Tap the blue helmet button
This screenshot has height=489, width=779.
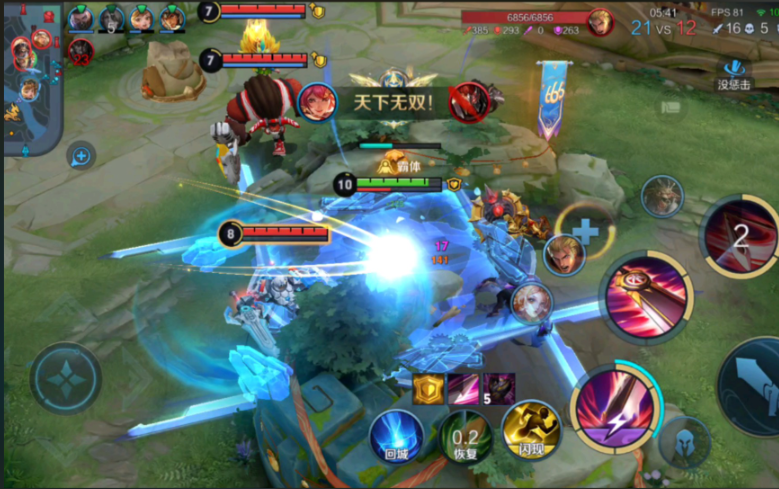pos(685,443)
